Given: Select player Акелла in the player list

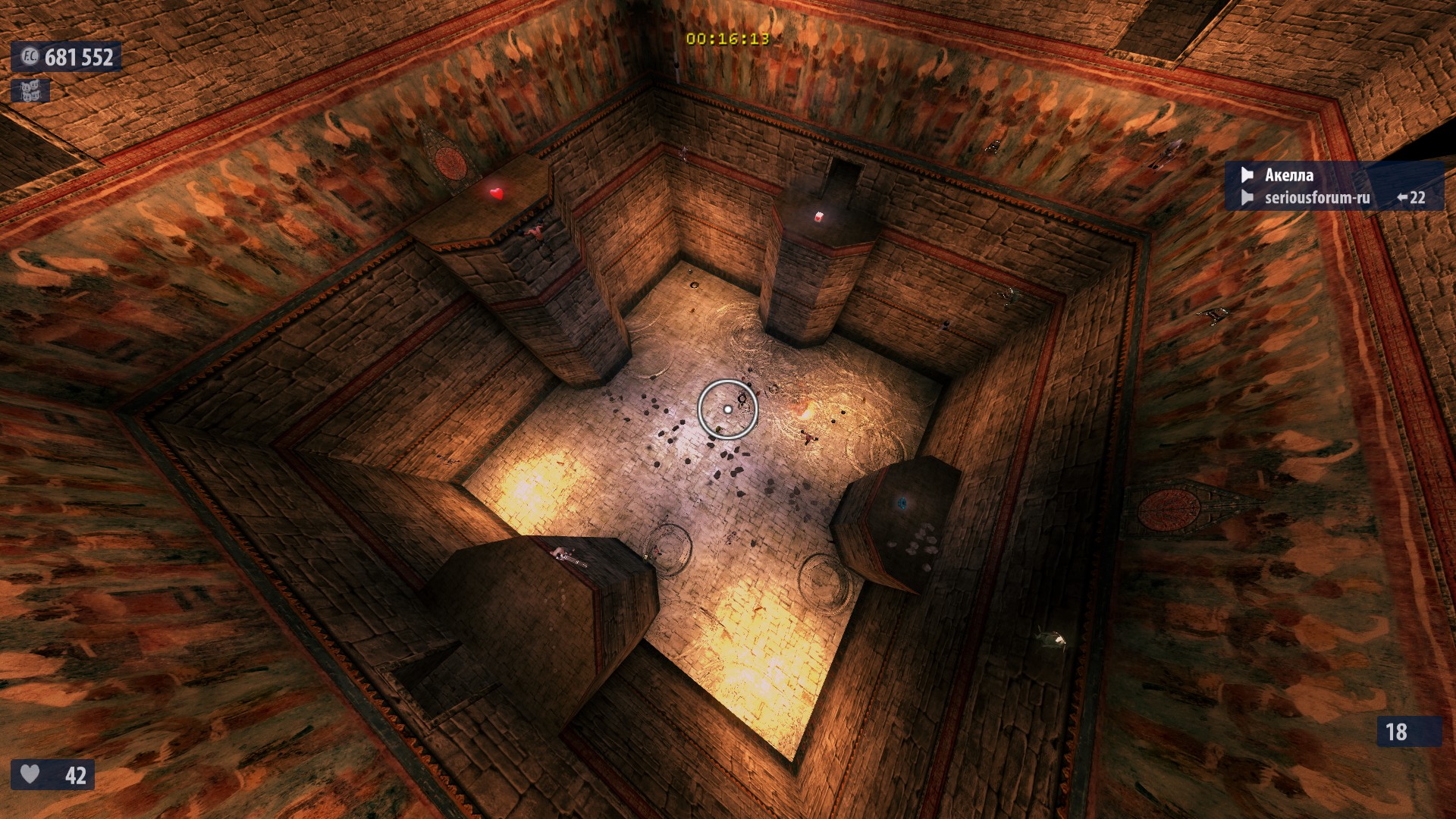Looking at the screenshot, I should click(x=1288, y=175).
